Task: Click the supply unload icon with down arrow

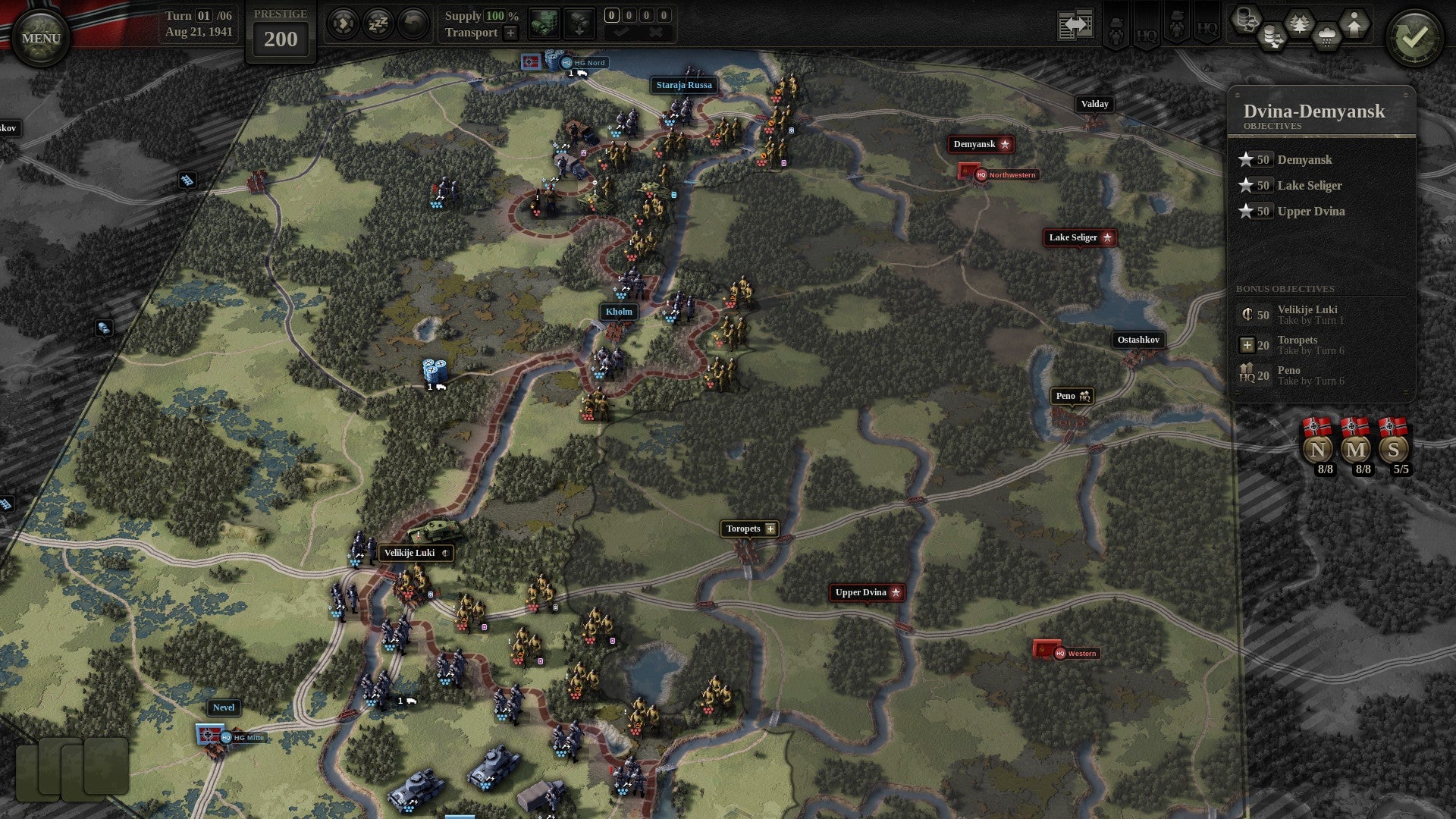Action: pos(579,23)
